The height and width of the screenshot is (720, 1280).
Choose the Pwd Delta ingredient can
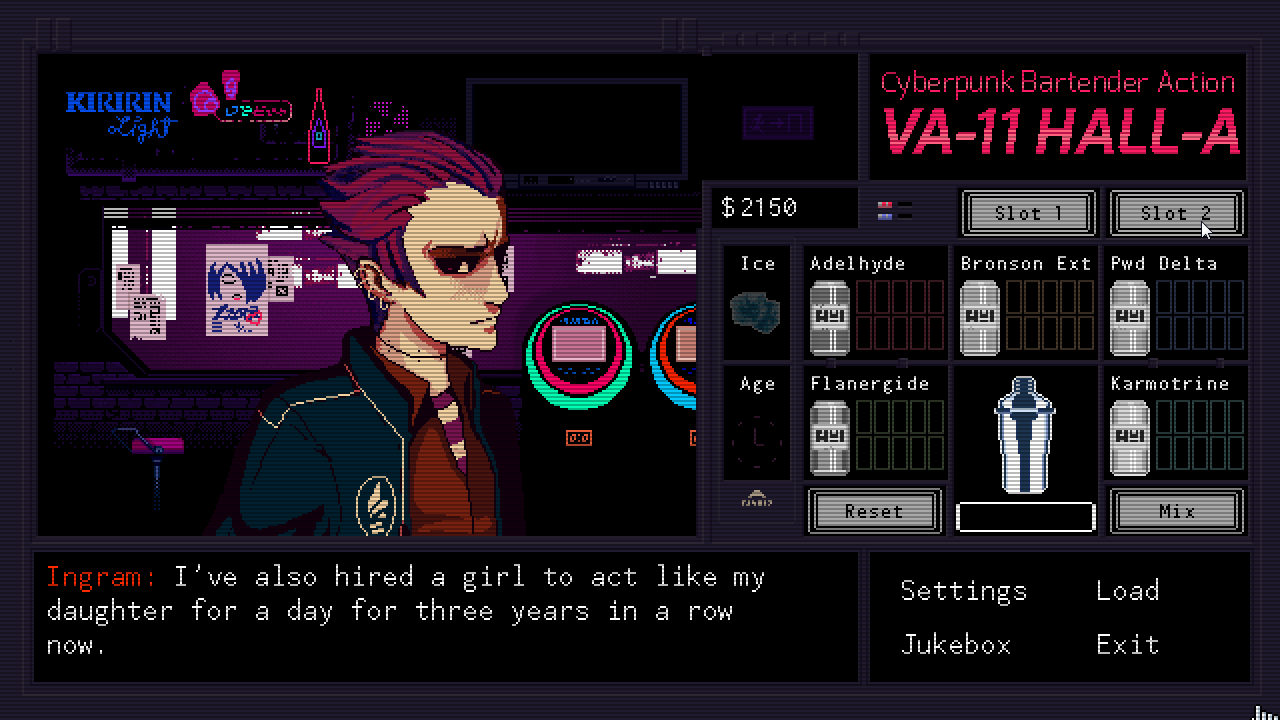1129,318
